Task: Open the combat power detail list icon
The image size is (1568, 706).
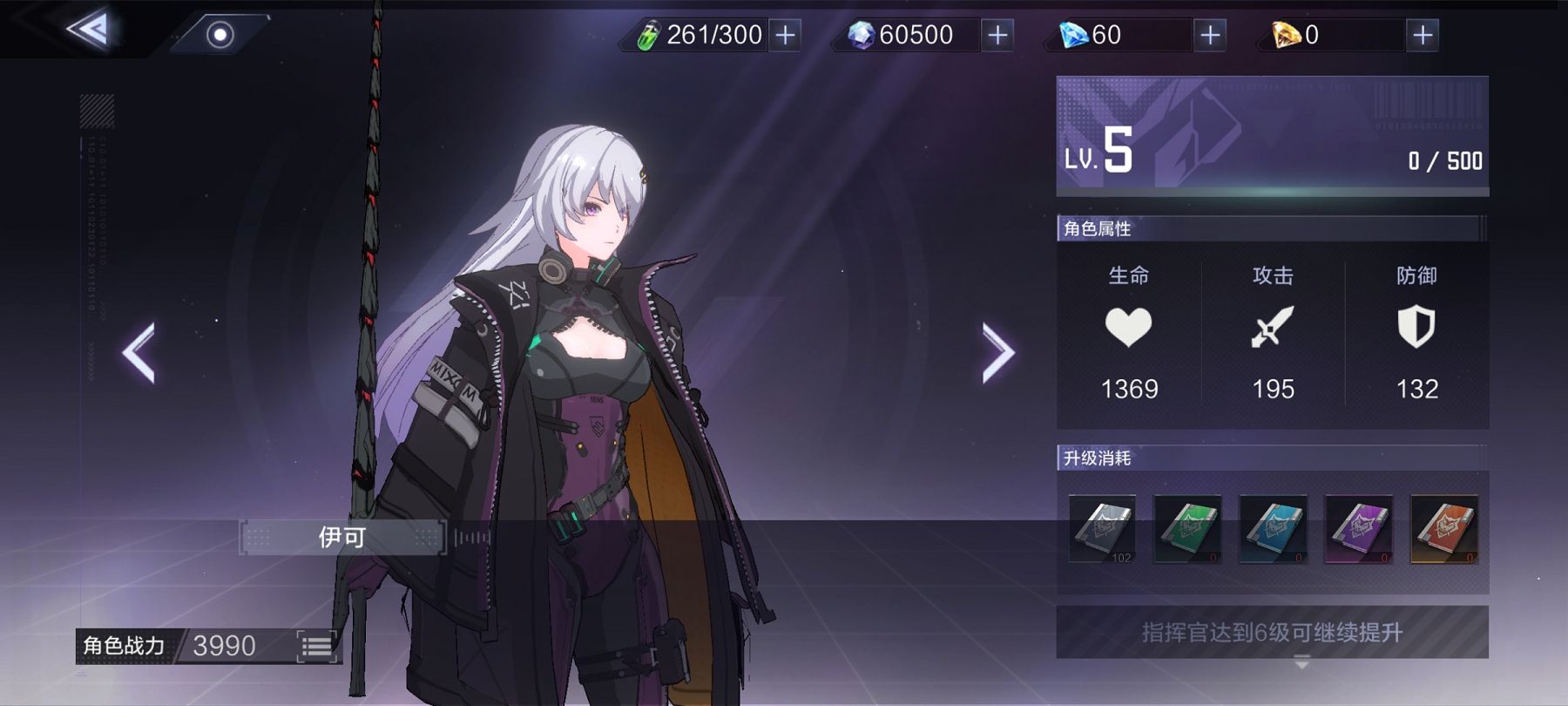Action: click(x=316, y=646)
